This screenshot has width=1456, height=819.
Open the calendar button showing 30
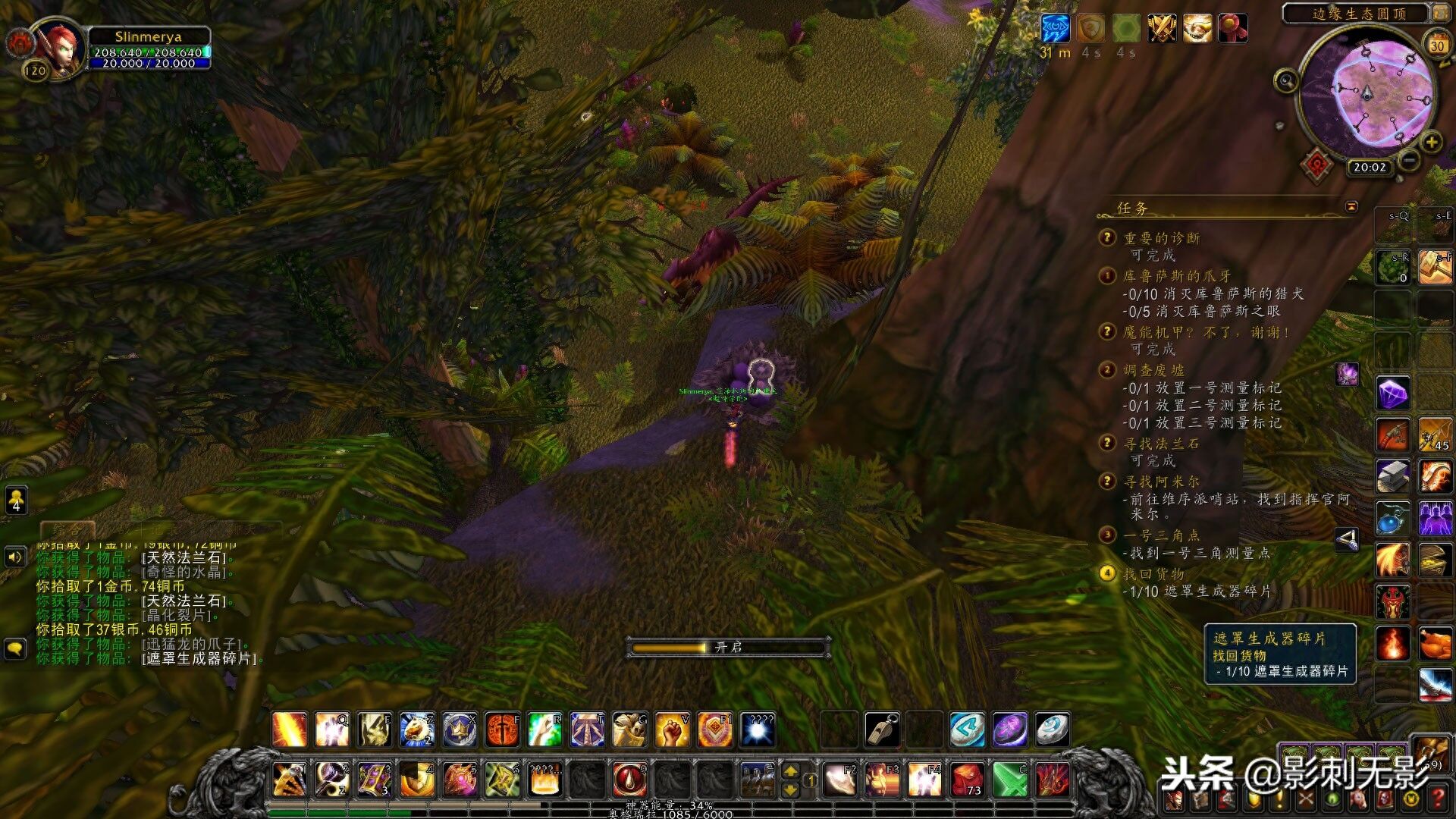pyautogui.click(x=1436, y=44)
